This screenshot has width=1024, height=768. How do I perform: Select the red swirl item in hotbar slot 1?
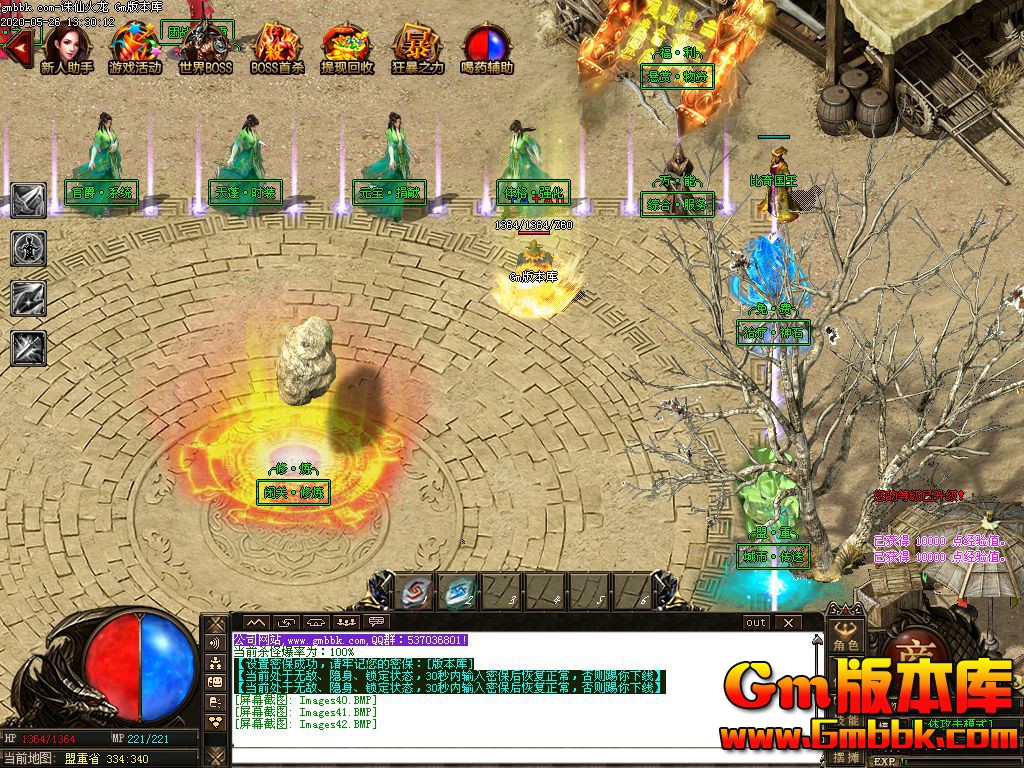[417, 592]
